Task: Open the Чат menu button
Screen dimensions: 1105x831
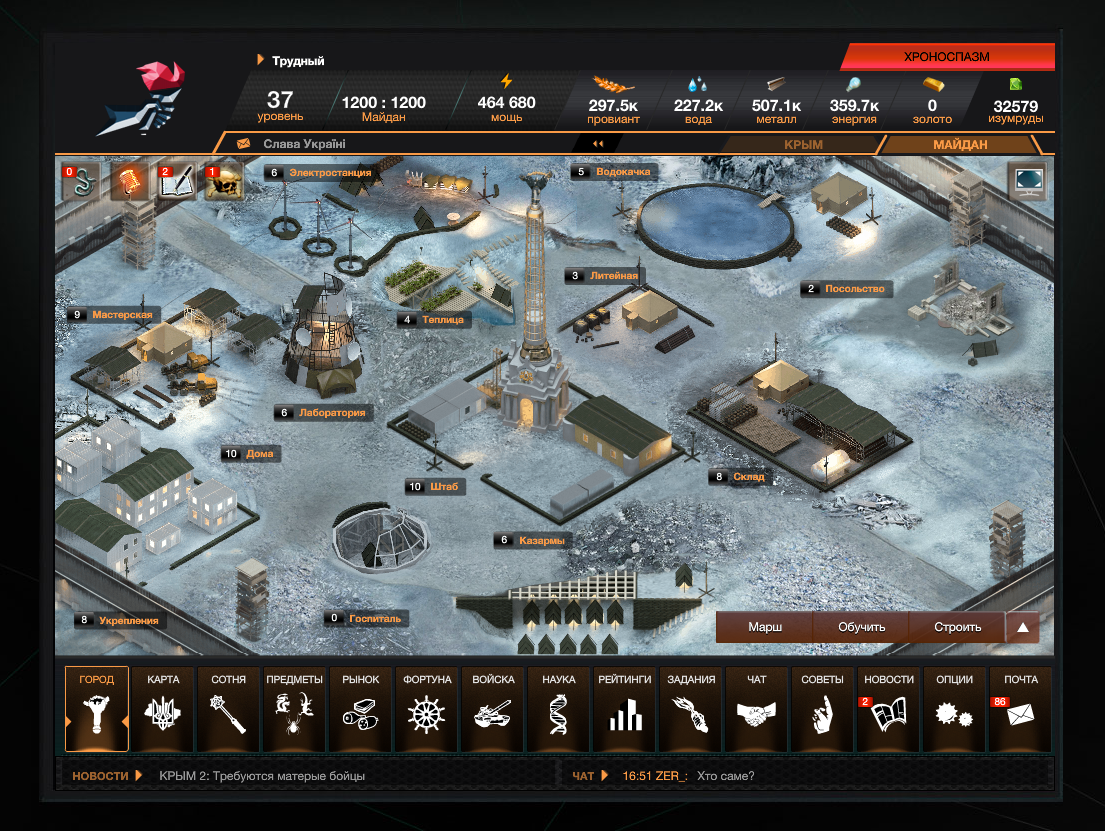Action: tap(757, 709)
